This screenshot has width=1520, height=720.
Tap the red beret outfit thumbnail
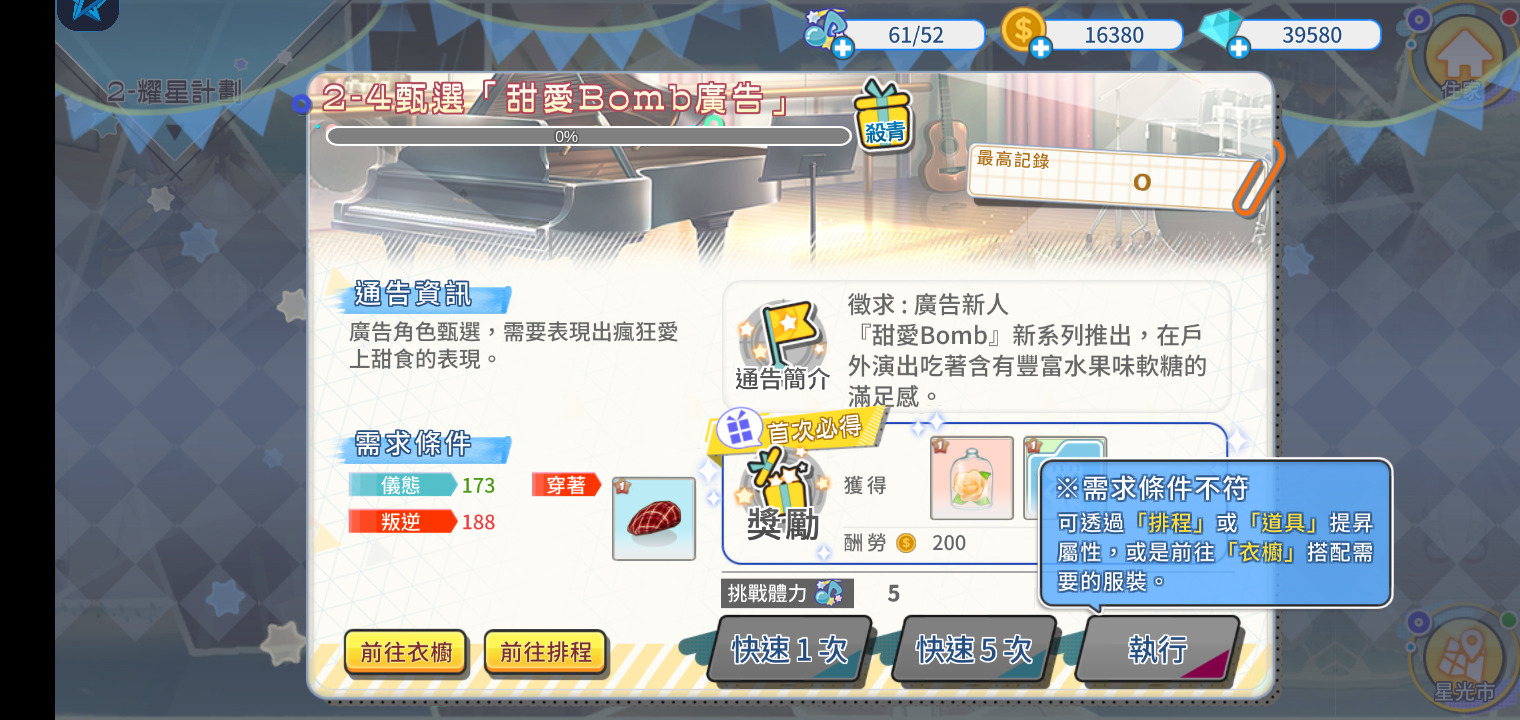coord(654,518)
